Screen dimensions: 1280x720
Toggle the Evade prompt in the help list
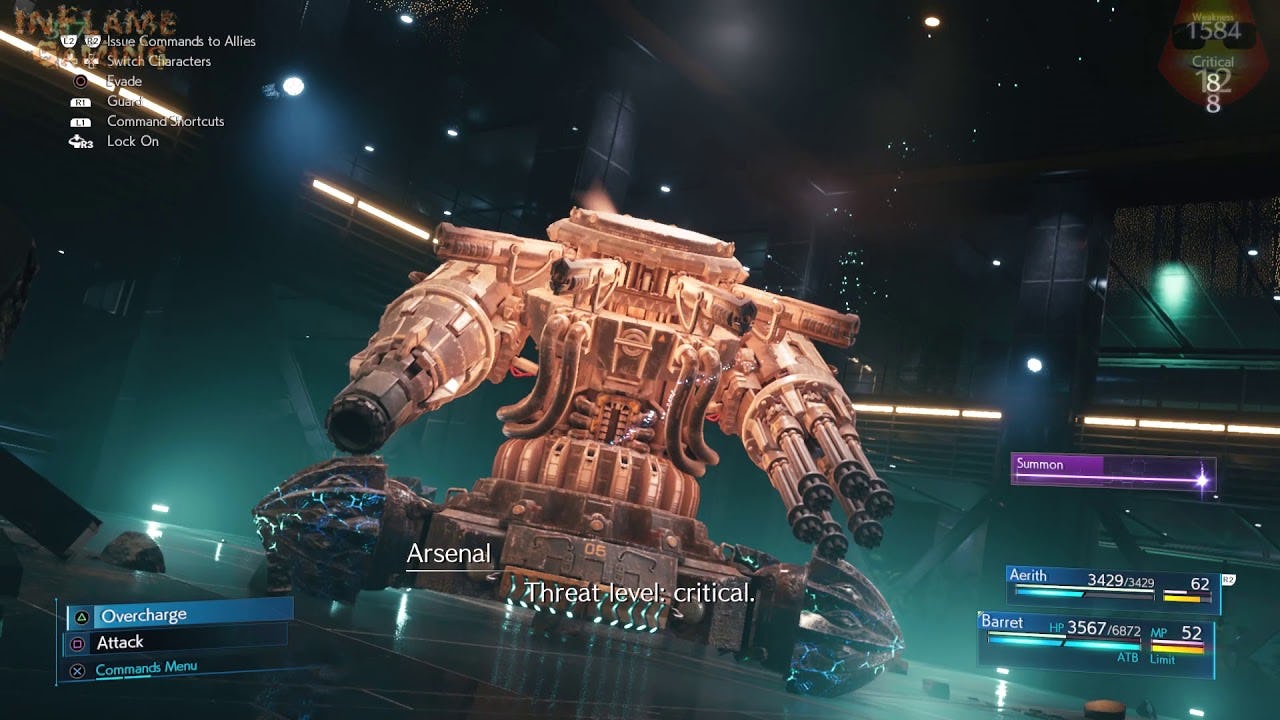(x=126, y=81)
